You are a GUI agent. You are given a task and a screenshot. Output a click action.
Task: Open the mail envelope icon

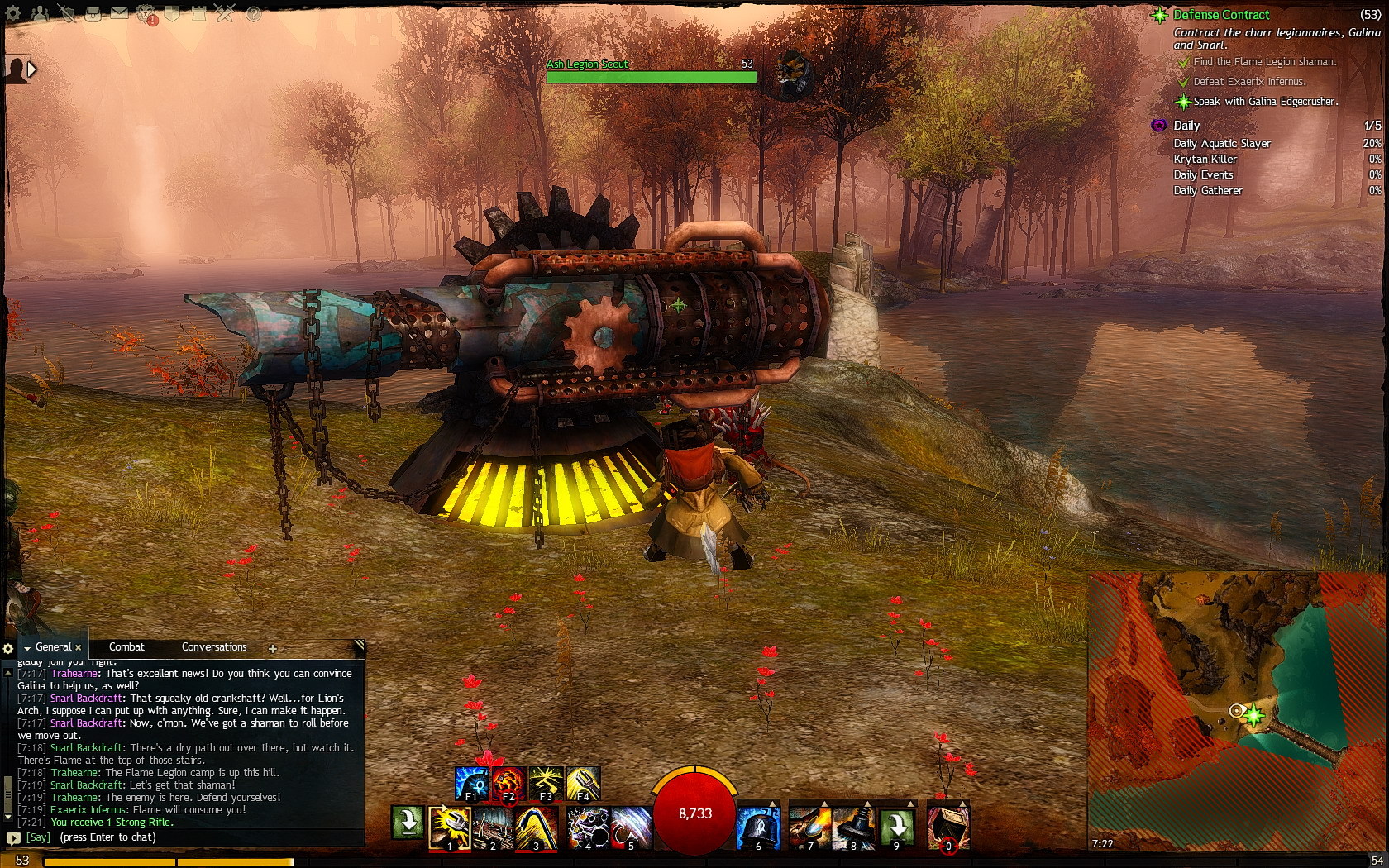coord(119,13)
